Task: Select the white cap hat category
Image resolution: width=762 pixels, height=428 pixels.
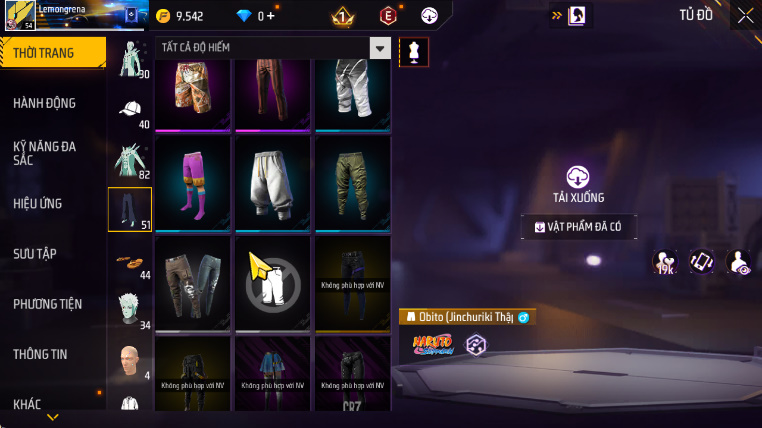Action: (130, 110)
